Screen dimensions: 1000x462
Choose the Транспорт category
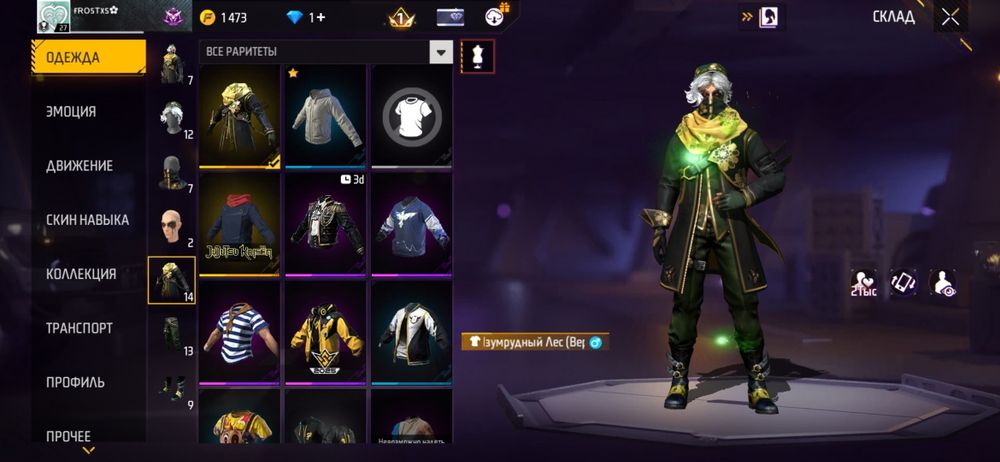(x=79, y=328)
